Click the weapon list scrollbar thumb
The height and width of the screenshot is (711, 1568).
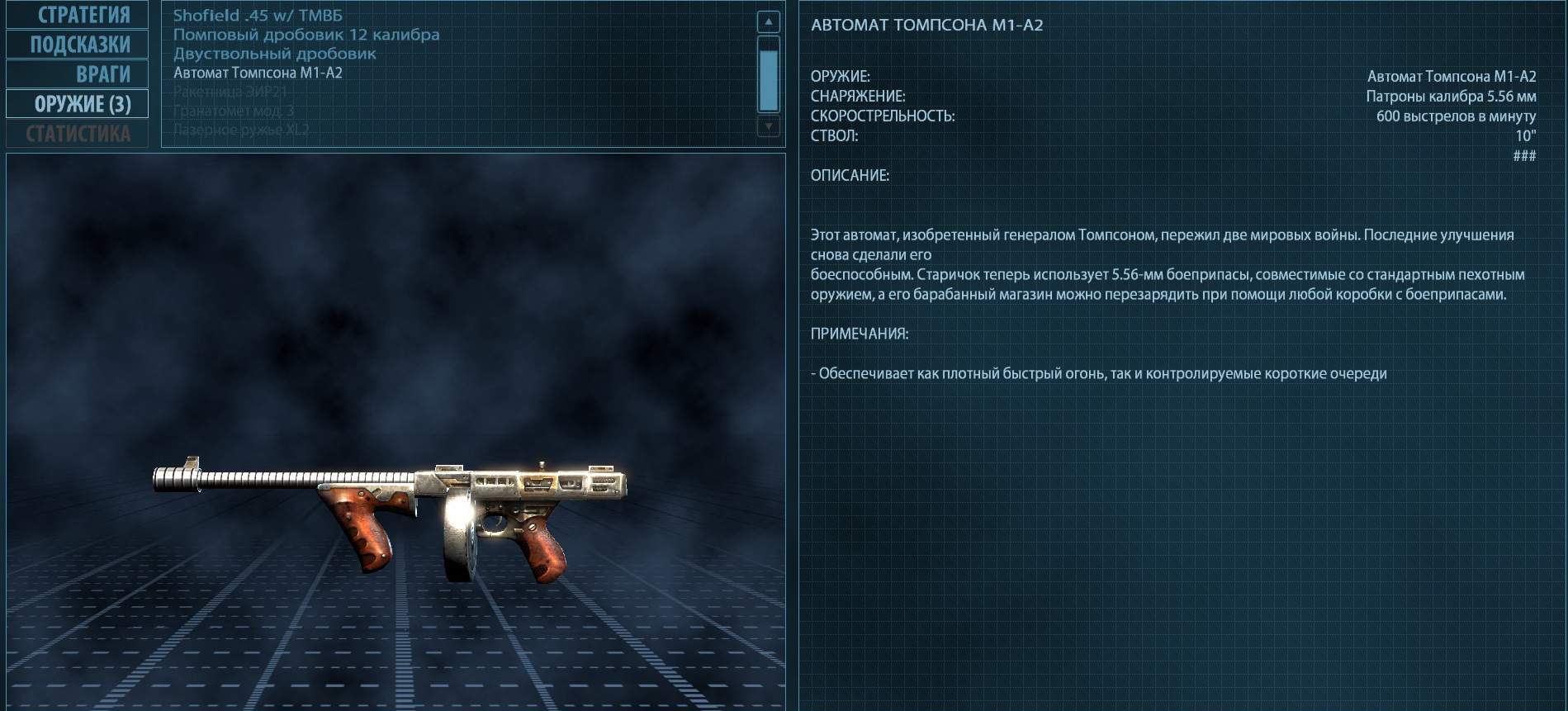tap(769, 79)
